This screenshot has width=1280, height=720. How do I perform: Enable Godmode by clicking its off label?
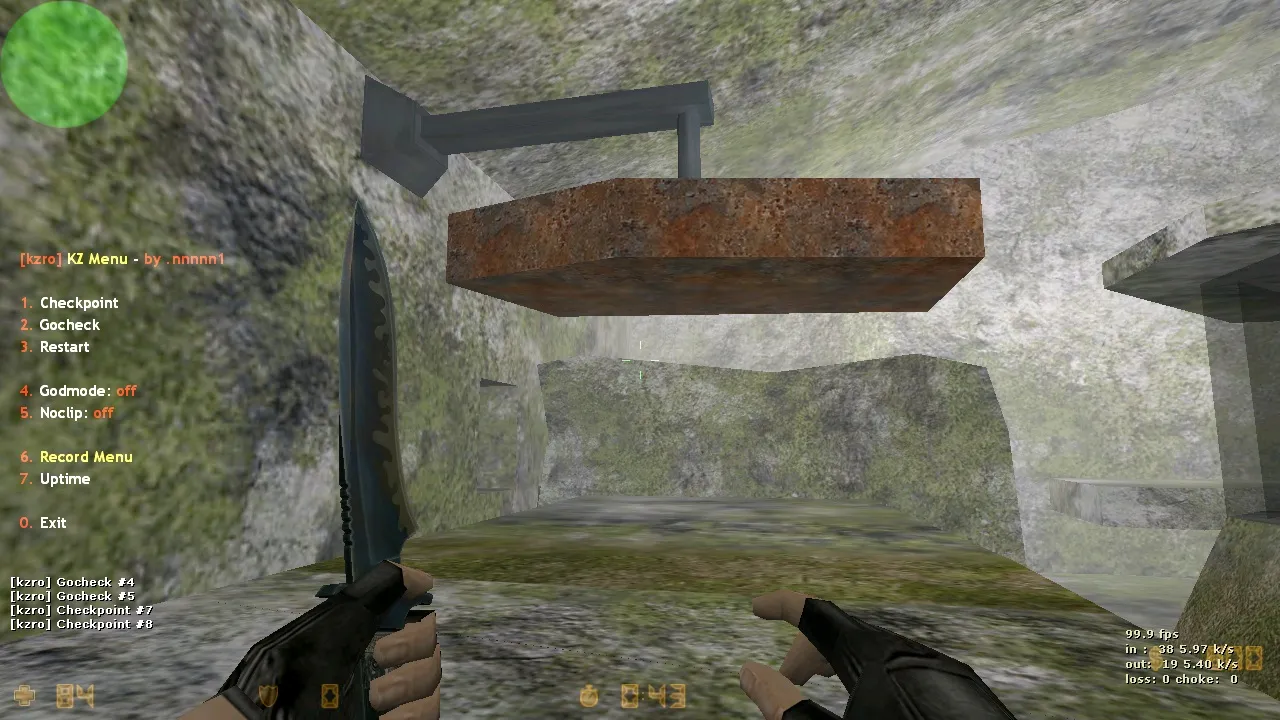[x=128, y=391]
